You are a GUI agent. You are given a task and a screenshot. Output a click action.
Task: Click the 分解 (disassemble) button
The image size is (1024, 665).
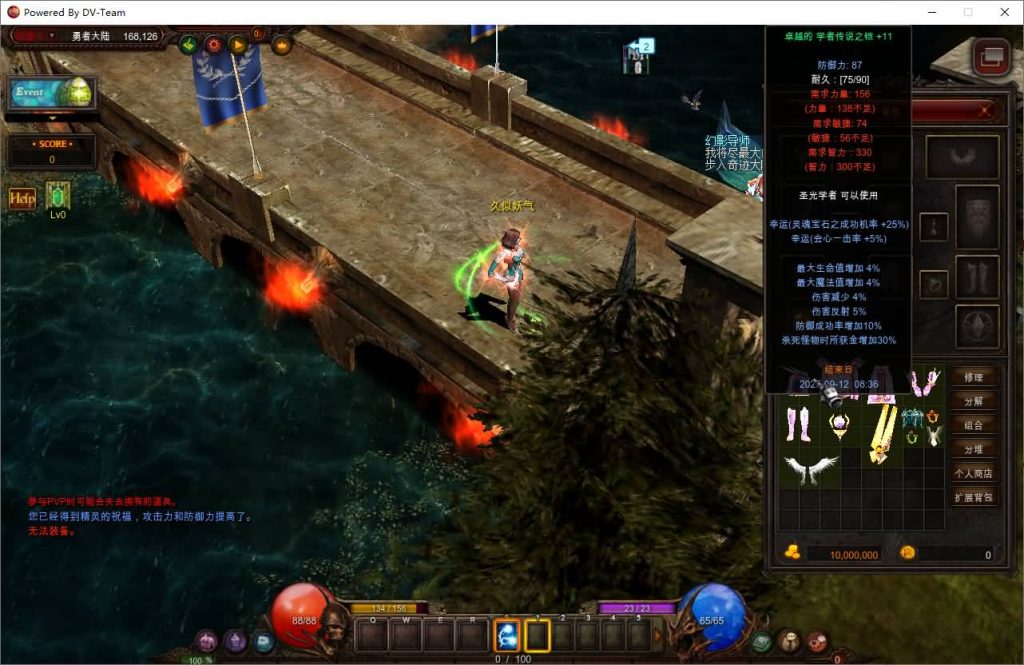[x=973, y=401]
